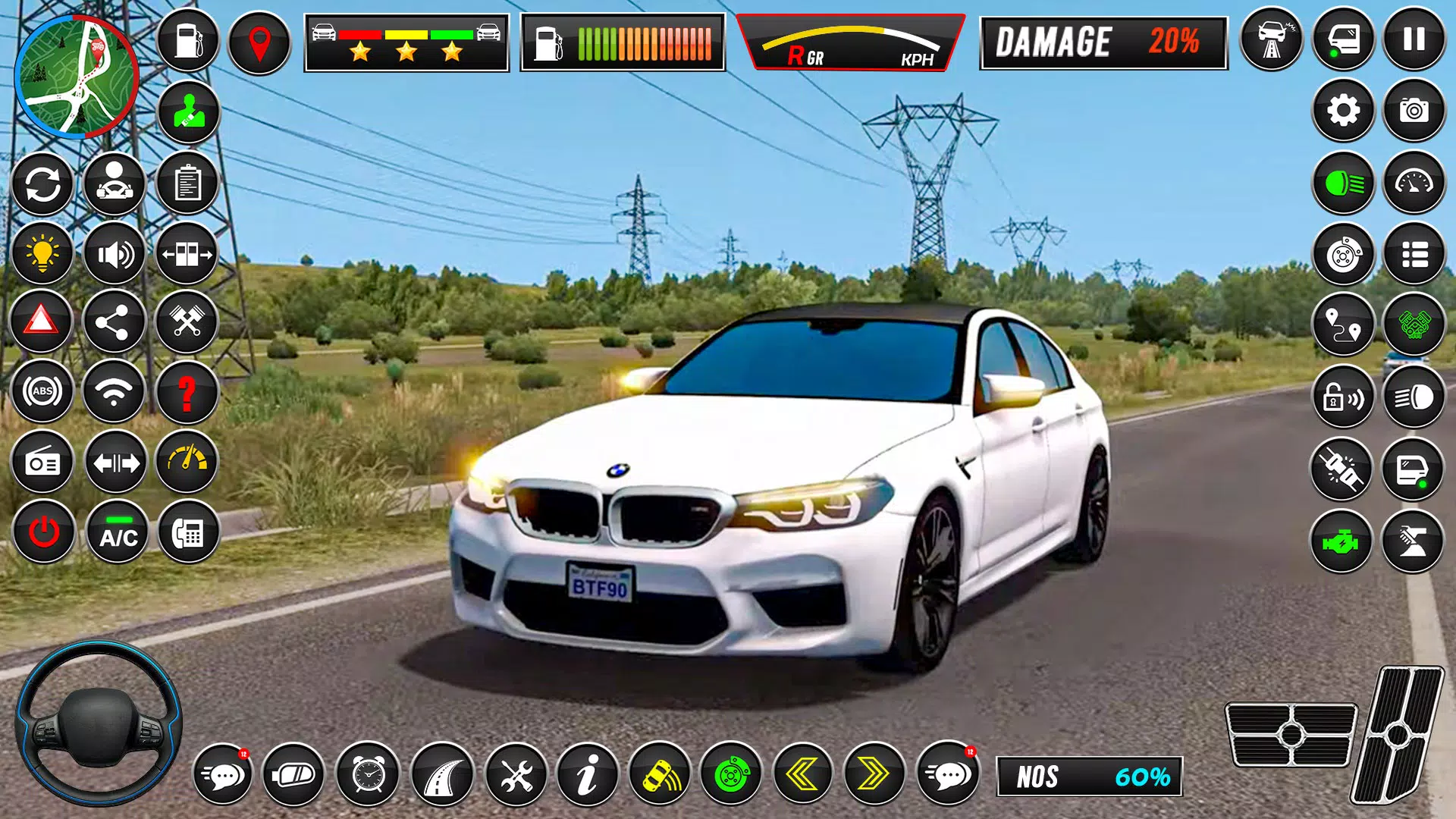Select the handbrake ABS control
Image resolution: width=1456 pixels, height=819 pixels.
point(43,391)
